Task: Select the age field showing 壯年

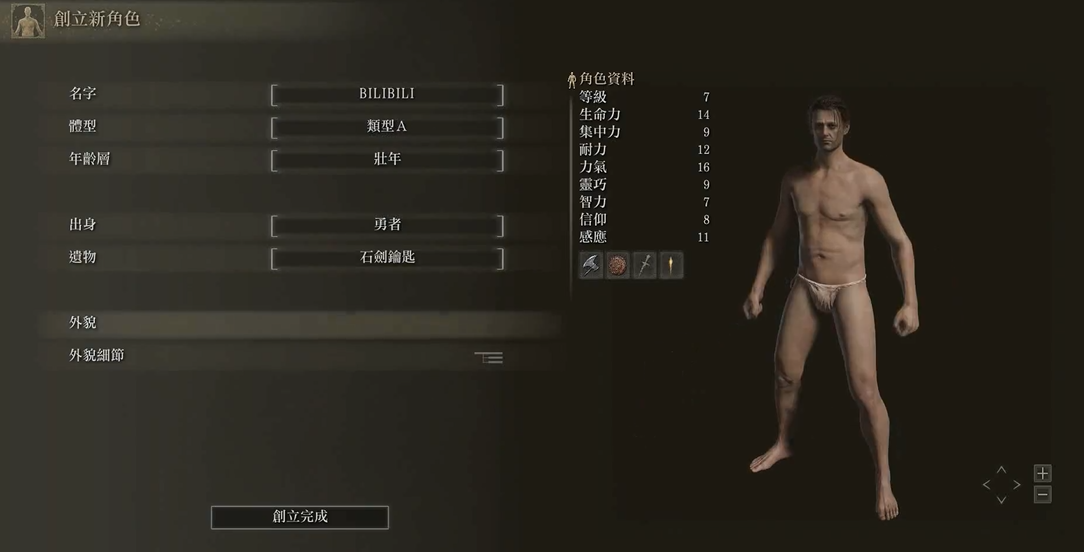Action: pos(387,159)
